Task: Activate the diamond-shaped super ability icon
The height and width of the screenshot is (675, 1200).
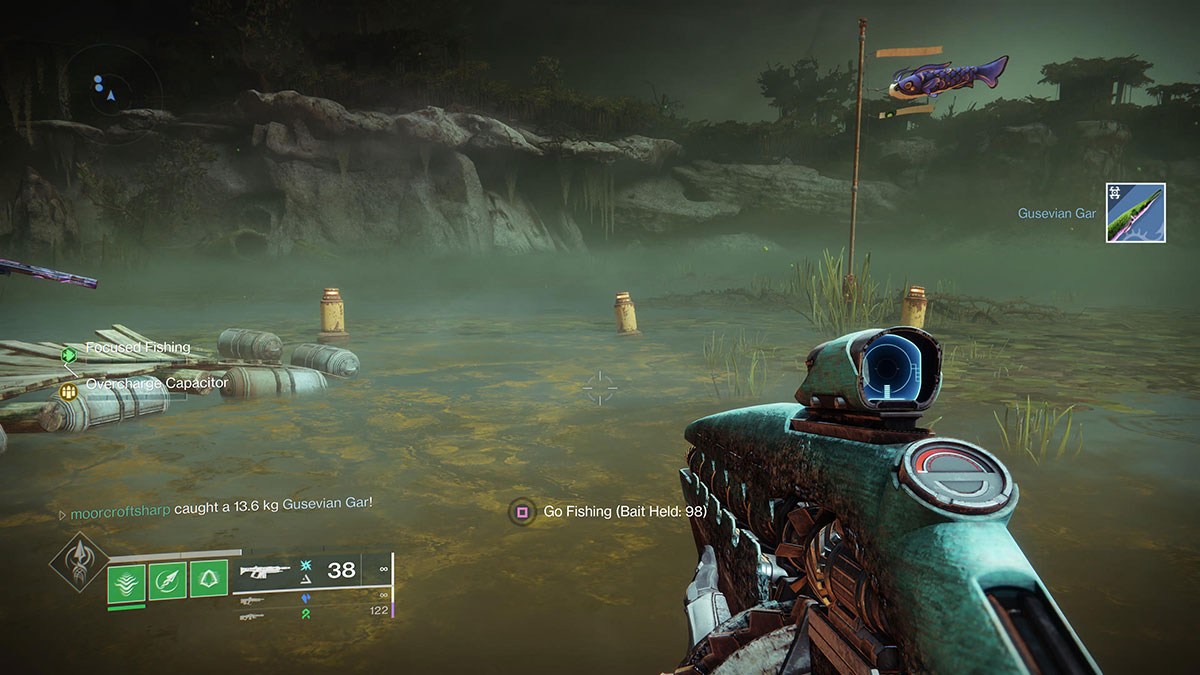Action: click(x=79, y=565)
